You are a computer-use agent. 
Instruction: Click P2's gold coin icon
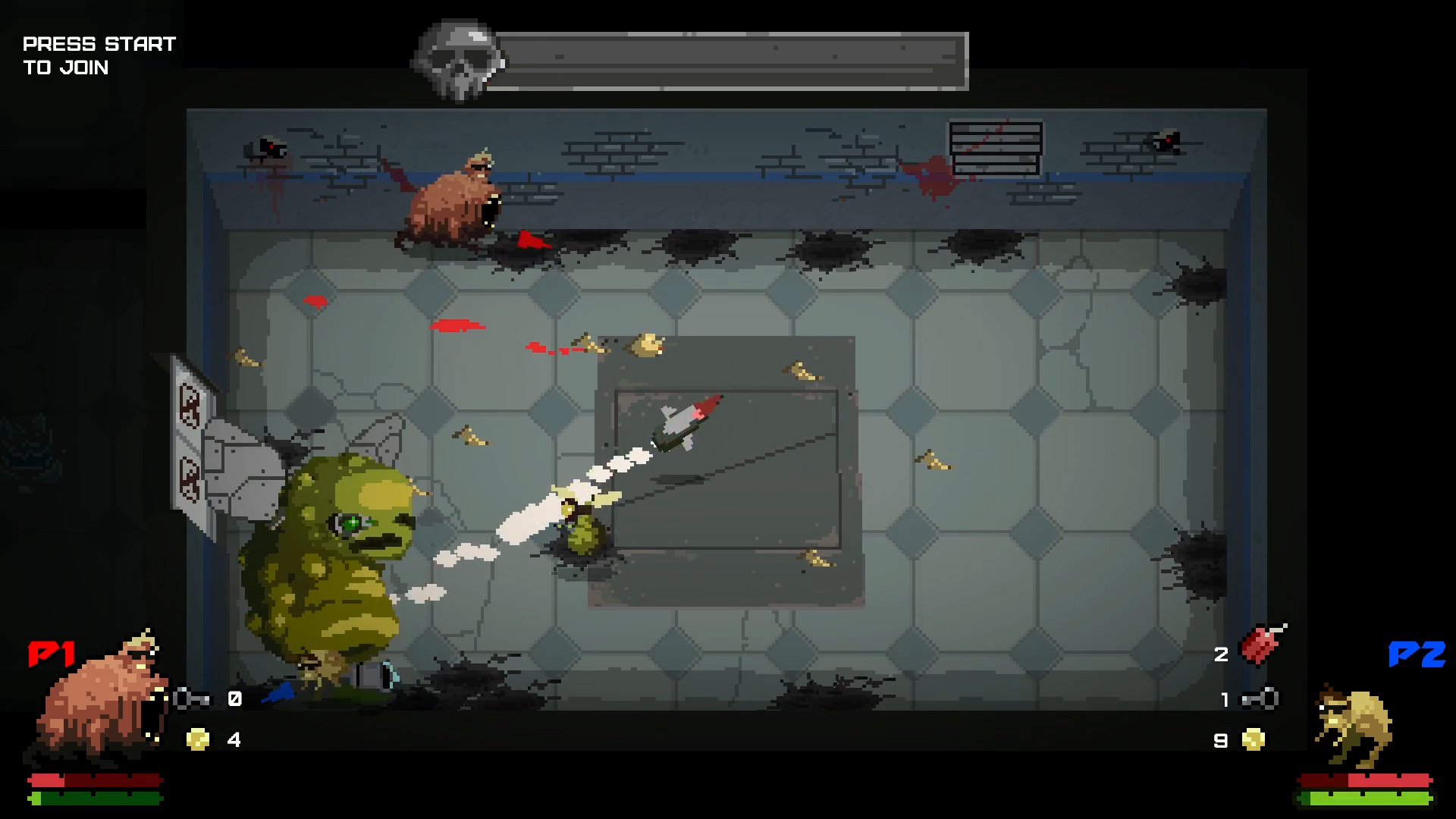tap(1254, 739)
